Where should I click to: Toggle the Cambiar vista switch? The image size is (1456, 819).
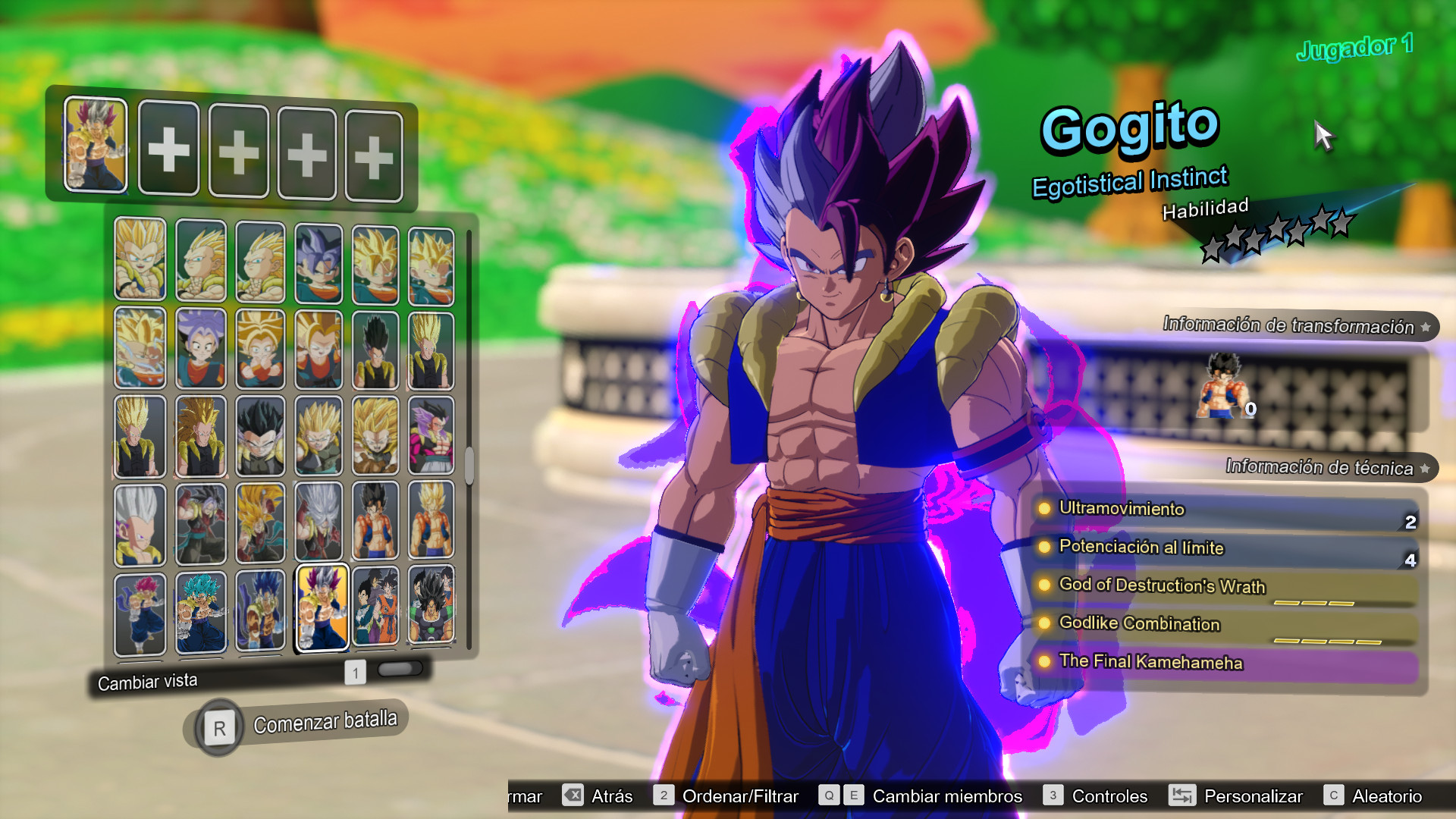click(x=398, y=669)
